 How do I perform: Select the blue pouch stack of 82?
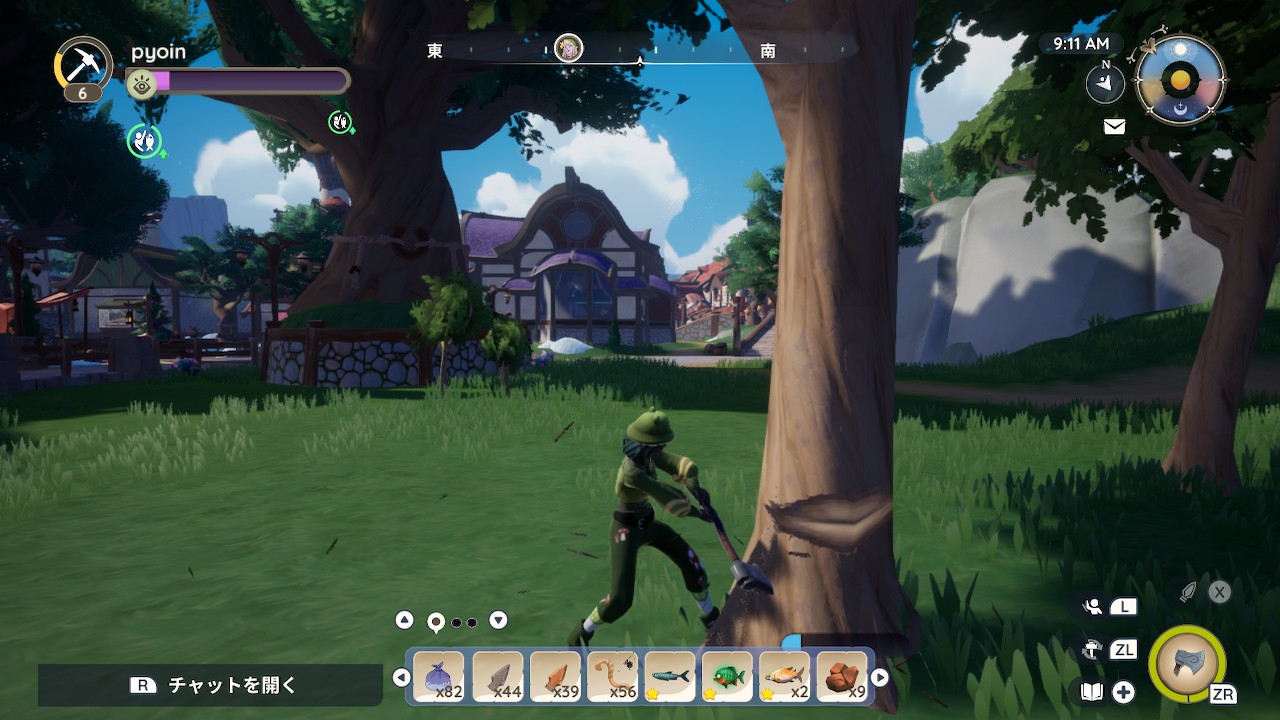[439, 677]
